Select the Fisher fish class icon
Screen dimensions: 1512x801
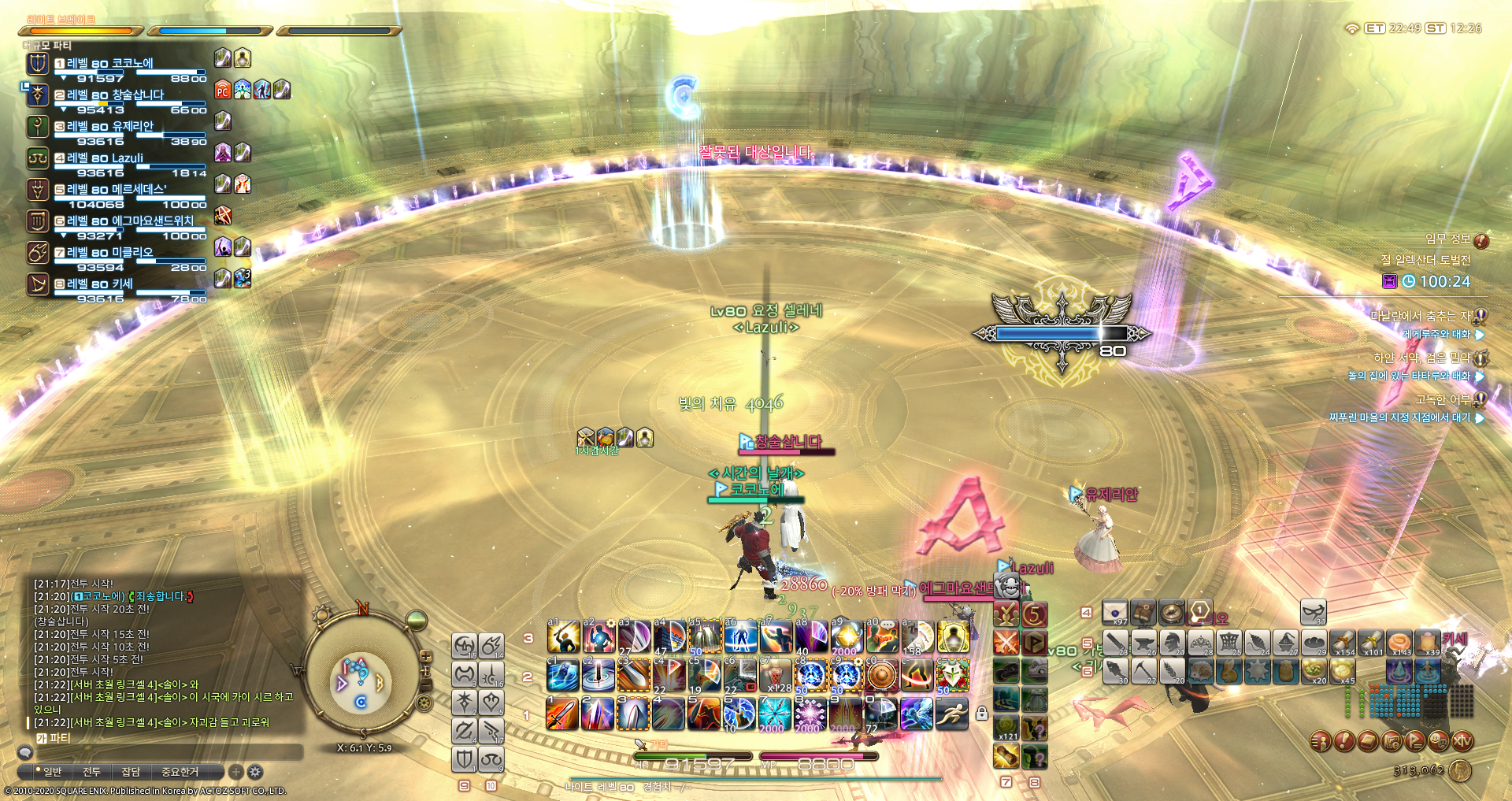[x=1114, y=671]
